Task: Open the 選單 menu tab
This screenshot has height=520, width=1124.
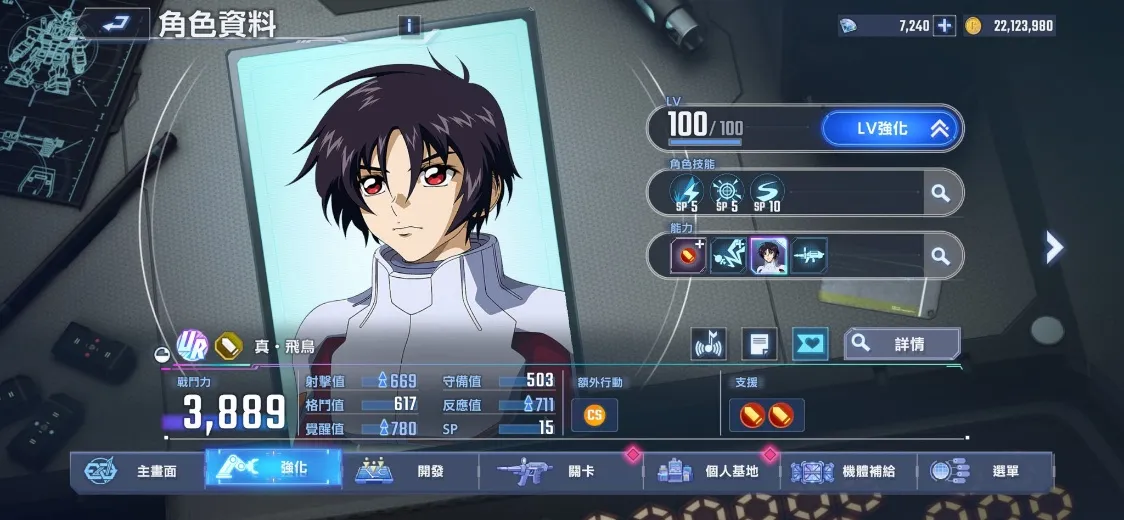Action: point(987,471)
